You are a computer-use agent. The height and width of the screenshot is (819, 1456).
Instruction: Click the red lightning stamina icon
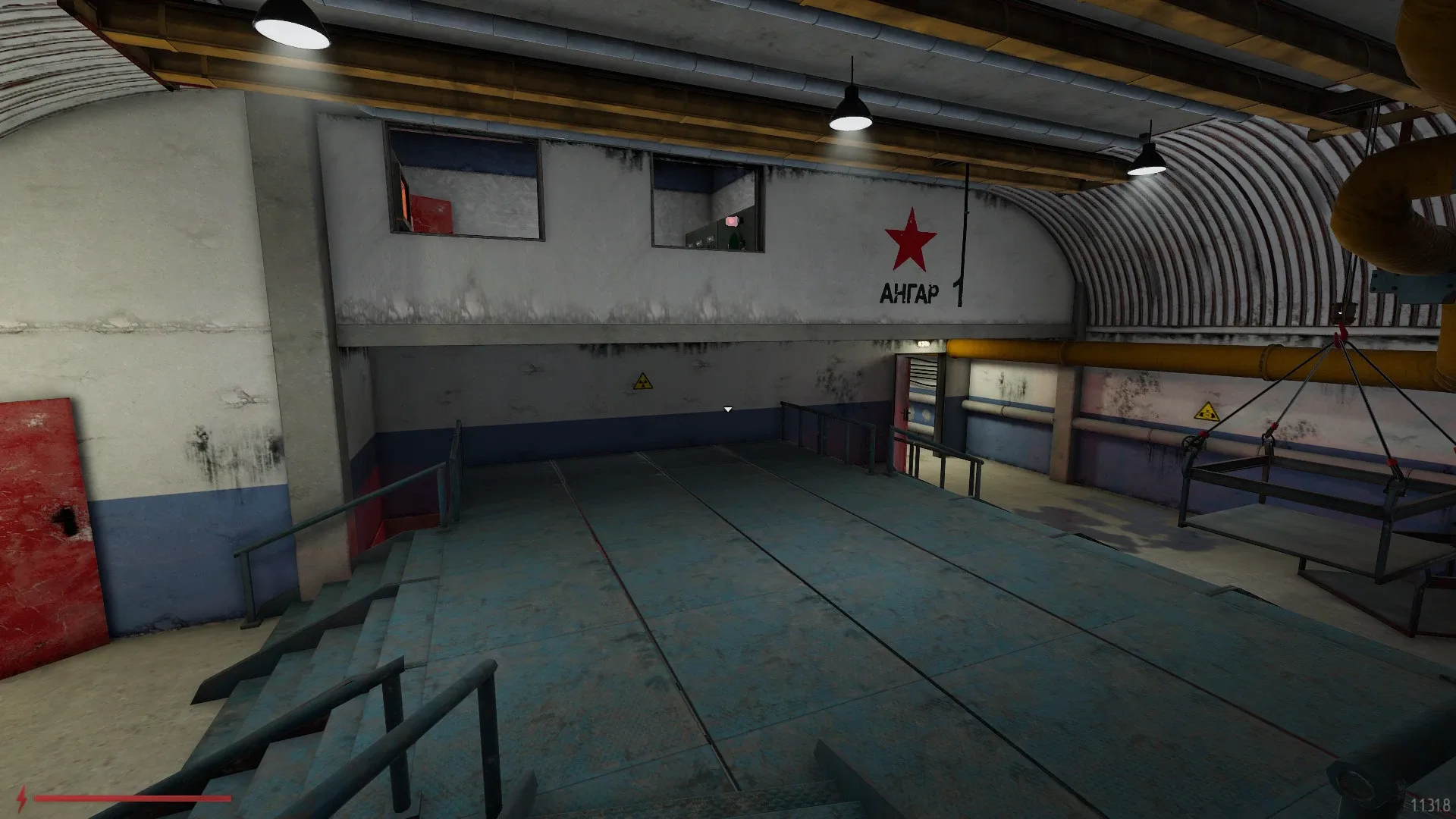point(22,799)
